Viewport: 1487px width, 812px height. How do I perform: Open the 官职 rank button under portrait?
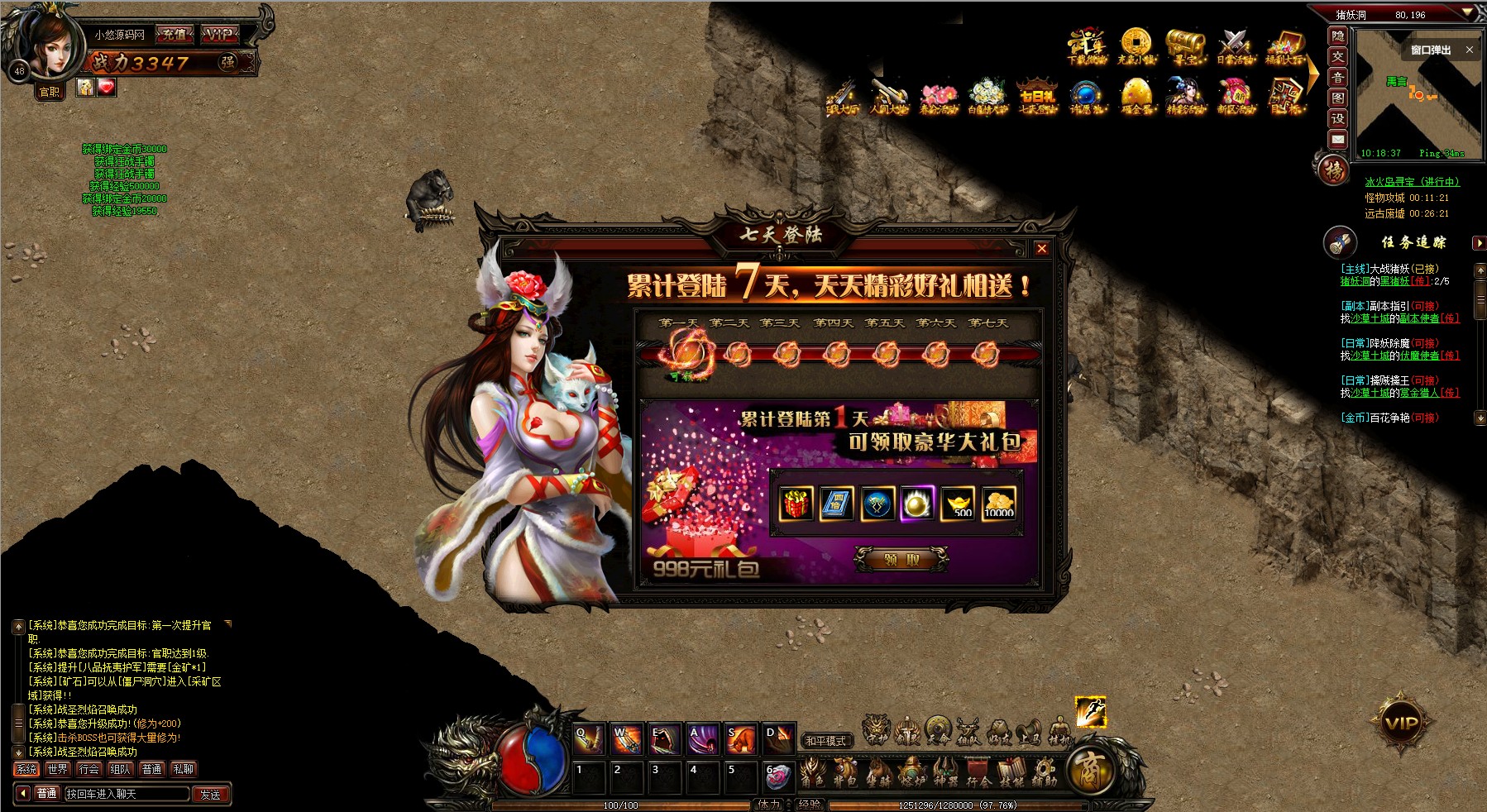coord(50,92)
